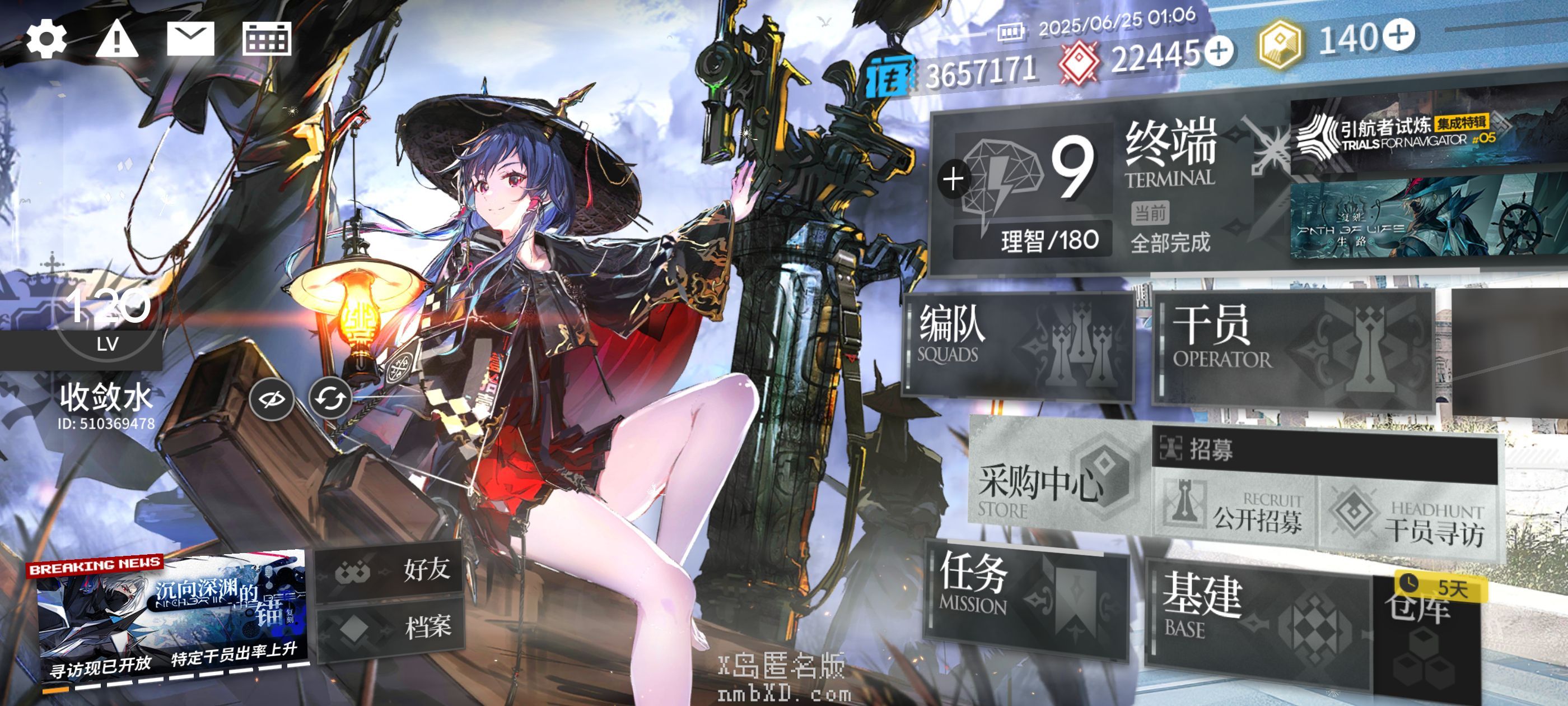
Task: Open the warning triangle notice icon
Action: pyautogui.click(x=117, y=40)
